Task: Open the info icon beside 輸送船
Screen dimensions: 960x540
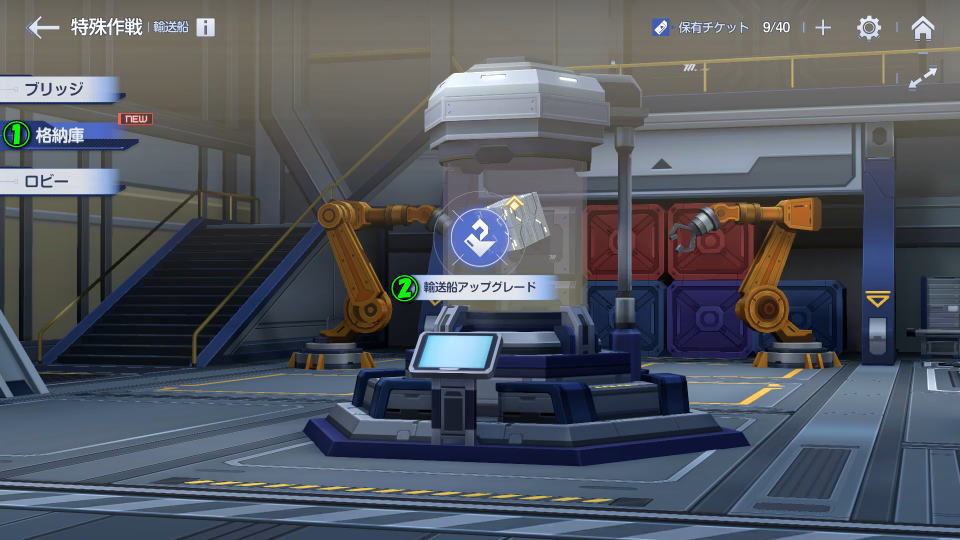Action: (x=205, y=27)
